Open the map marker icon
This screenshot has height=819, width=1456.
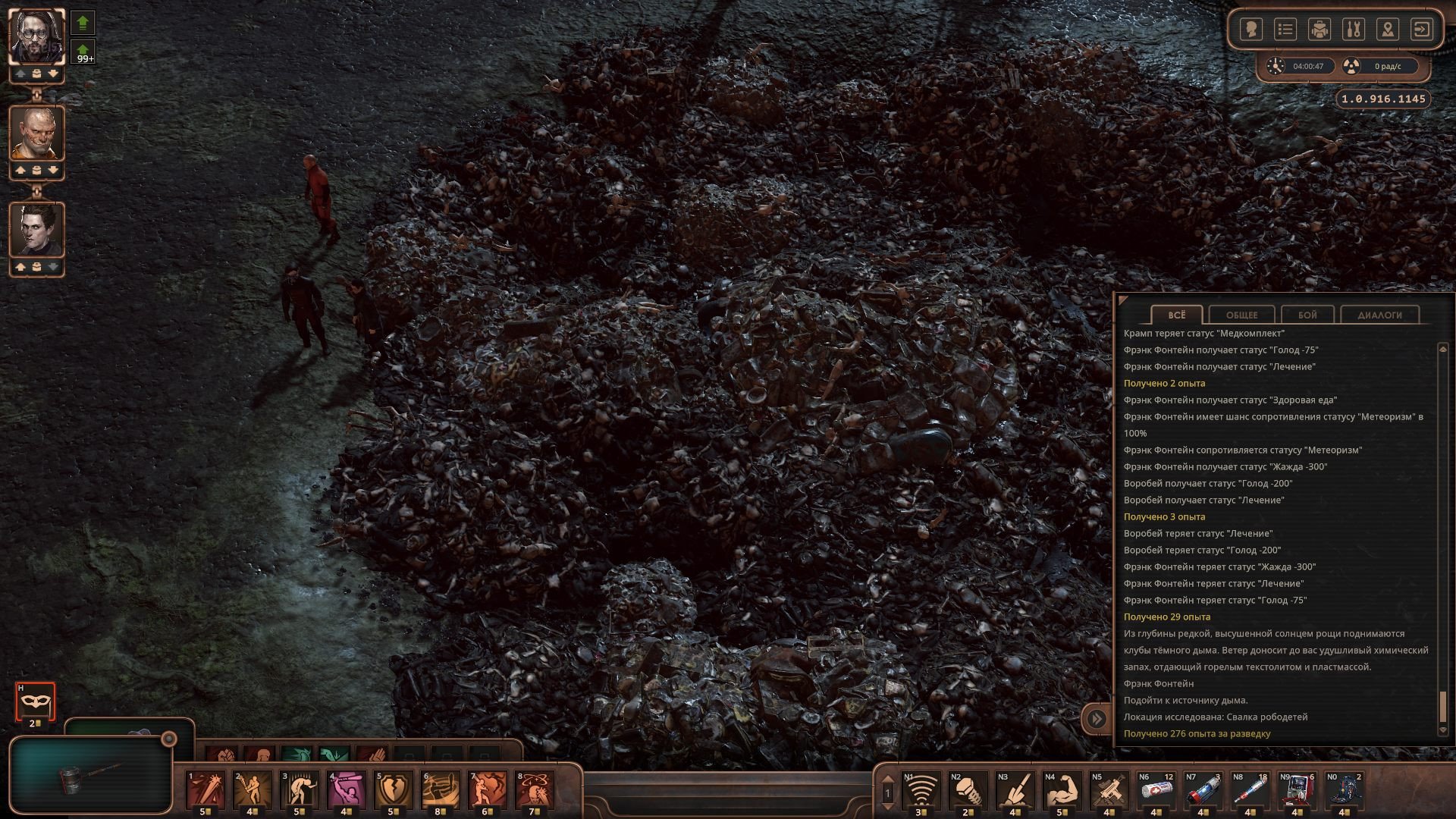tap(1388, 30)
